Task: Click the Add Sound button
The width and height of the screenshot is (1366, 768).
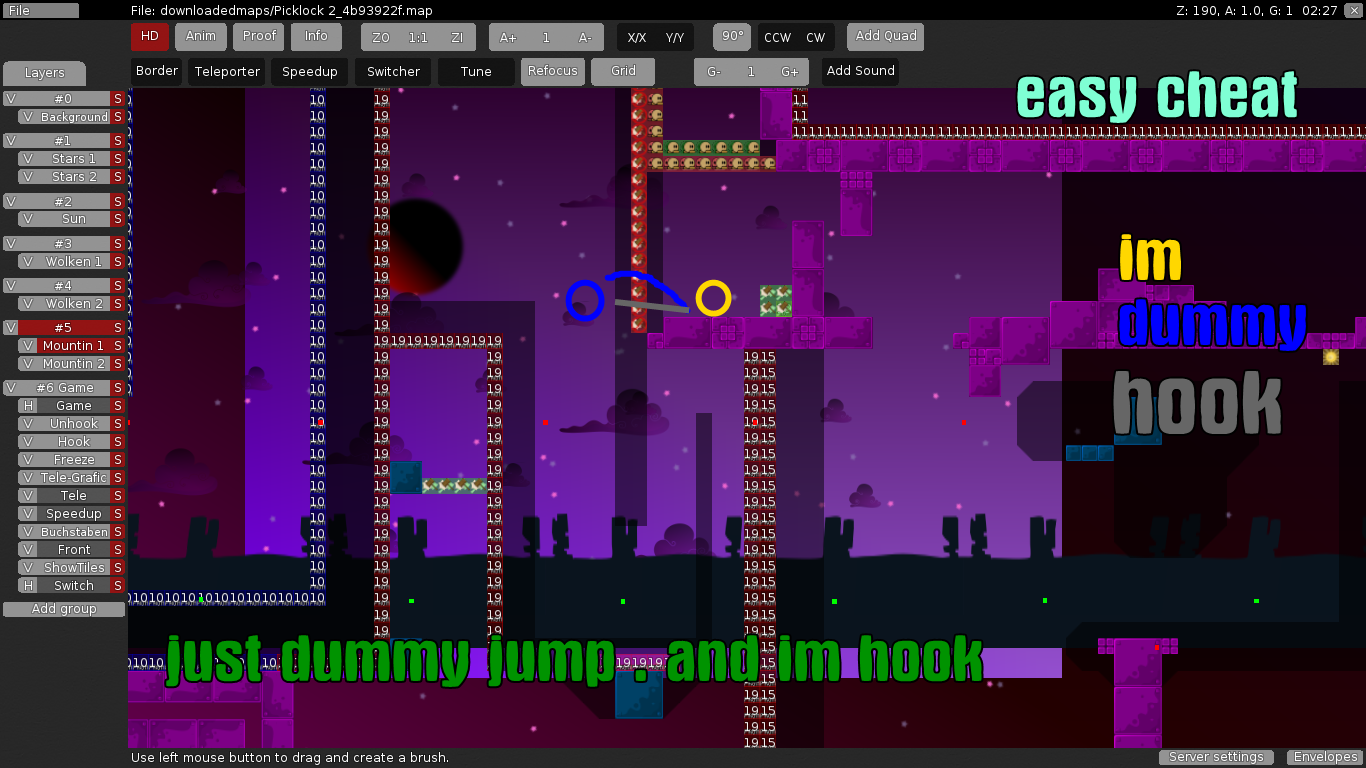Action: (860, 72)
